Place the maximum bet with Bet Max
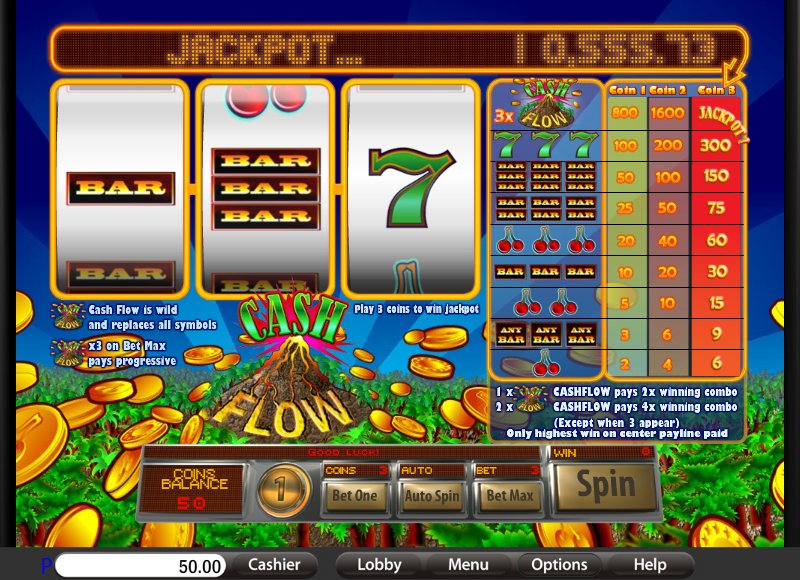 coord(508,495)
